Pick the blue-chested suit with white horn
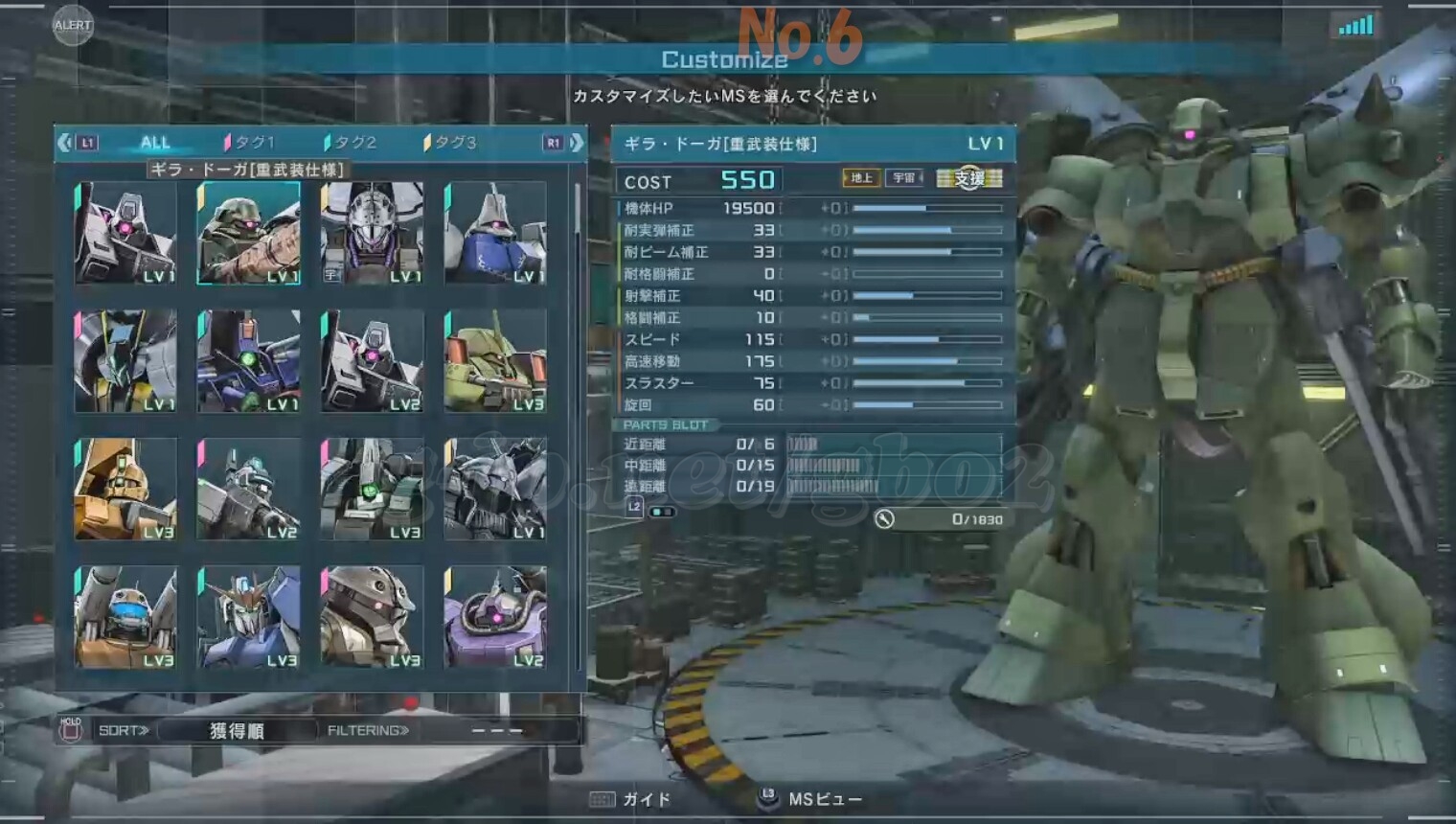Viewport: 1456px width, 824px height. 495,233
